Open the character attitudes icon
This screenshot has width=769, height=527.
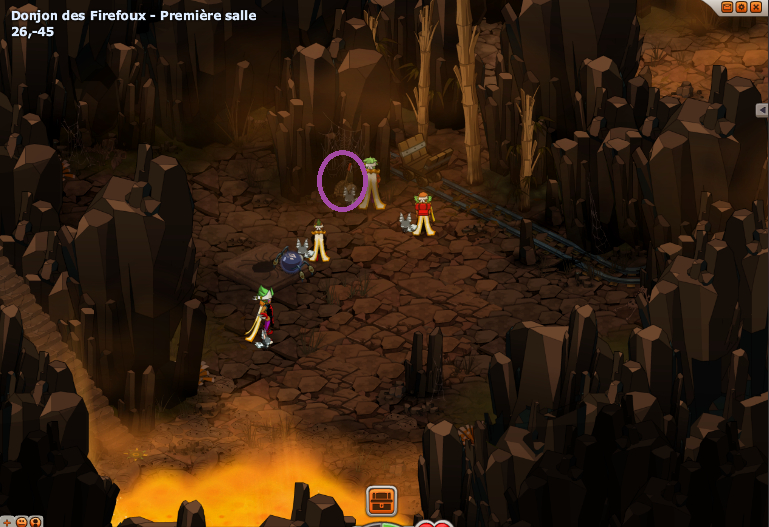[x=35, y=521]
